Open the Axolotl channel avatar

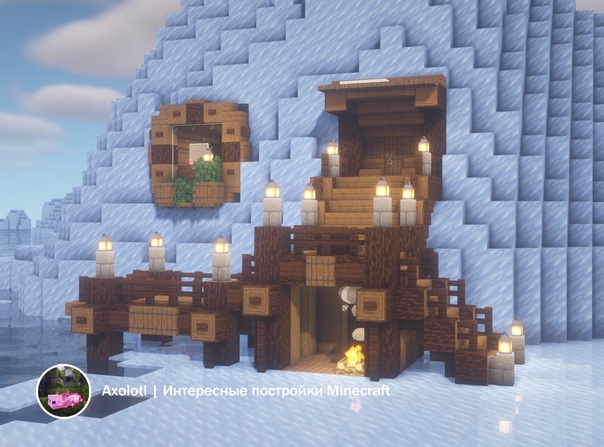coord(64,391)
